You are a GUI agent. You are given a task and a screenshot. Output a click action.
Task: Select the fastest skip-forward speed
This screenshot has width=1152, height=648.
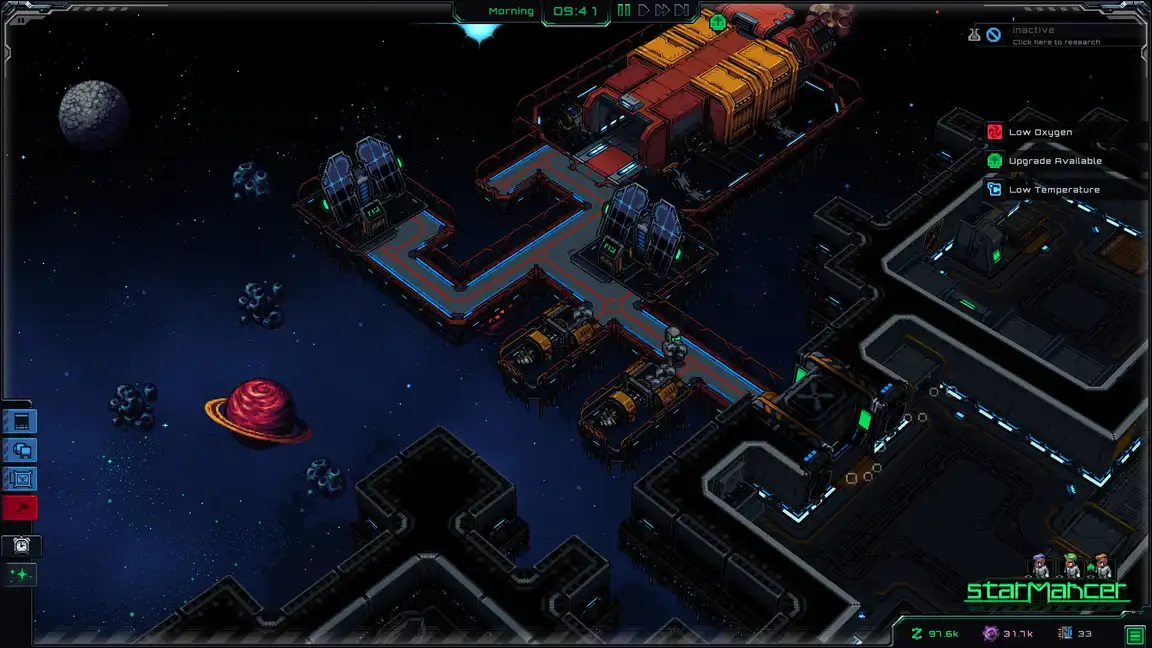click(x=682, y=11)
